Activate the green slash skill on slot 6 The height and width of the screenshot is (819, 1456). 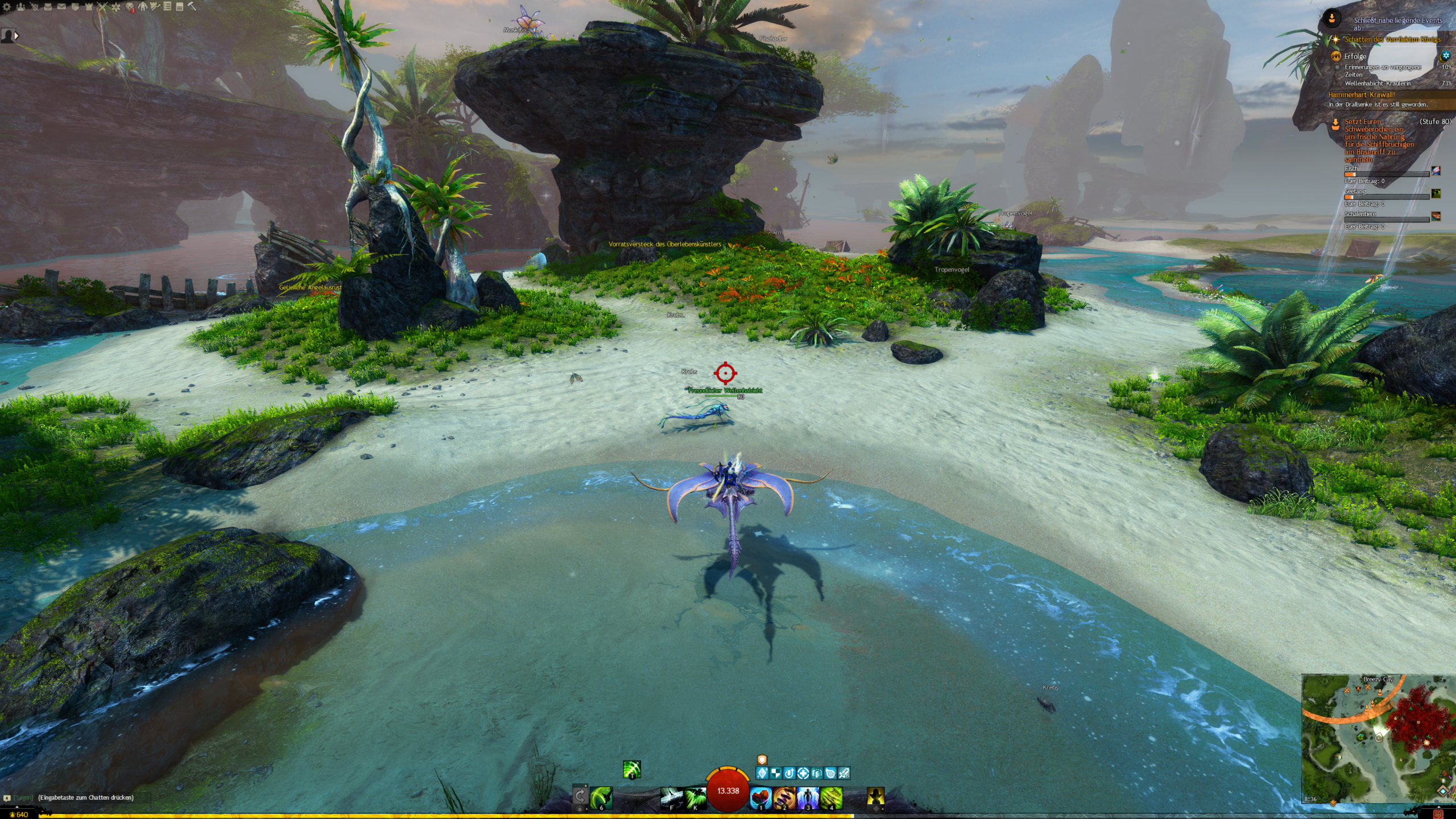tap(601, 797)
